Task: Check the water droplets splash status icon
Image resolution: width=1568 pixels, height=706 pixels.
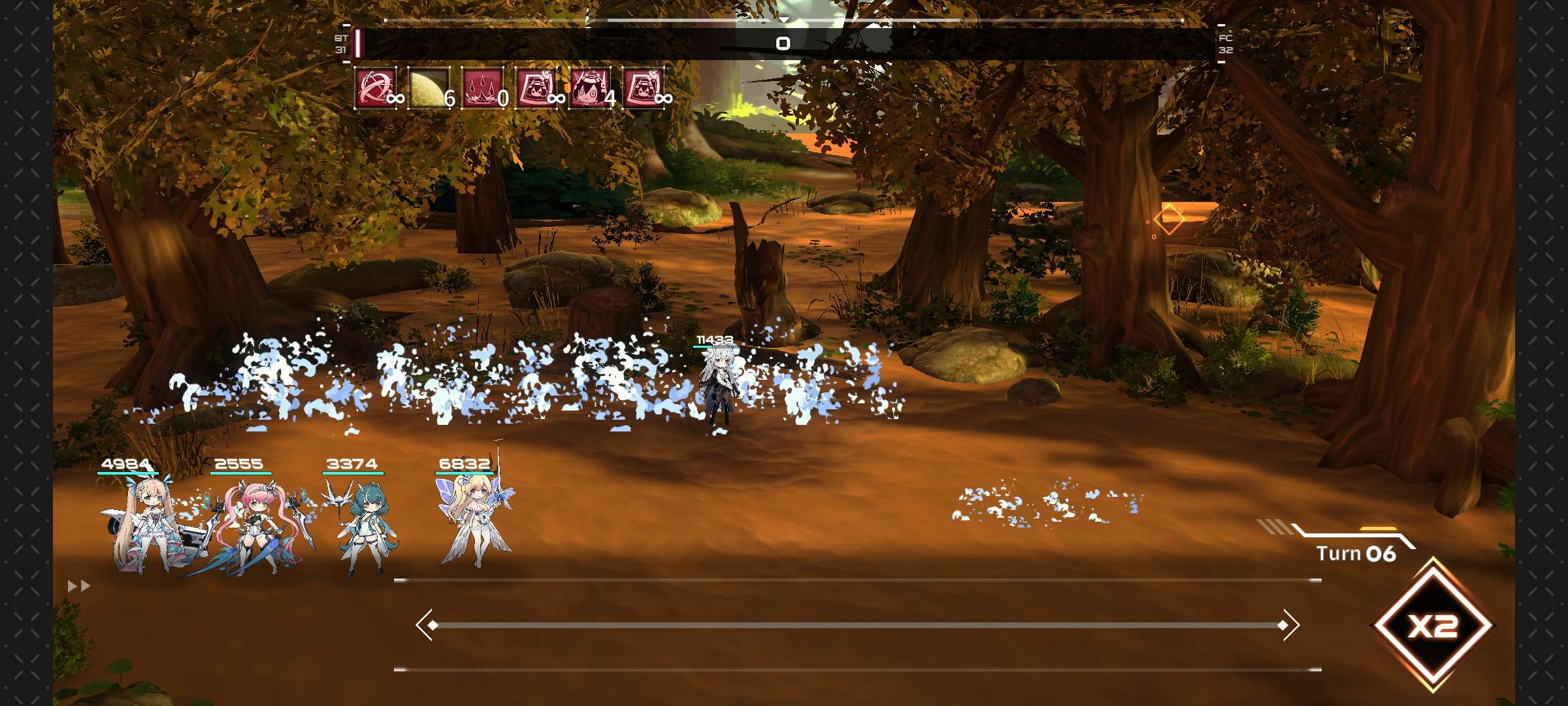Action: [x=482, y=88]
